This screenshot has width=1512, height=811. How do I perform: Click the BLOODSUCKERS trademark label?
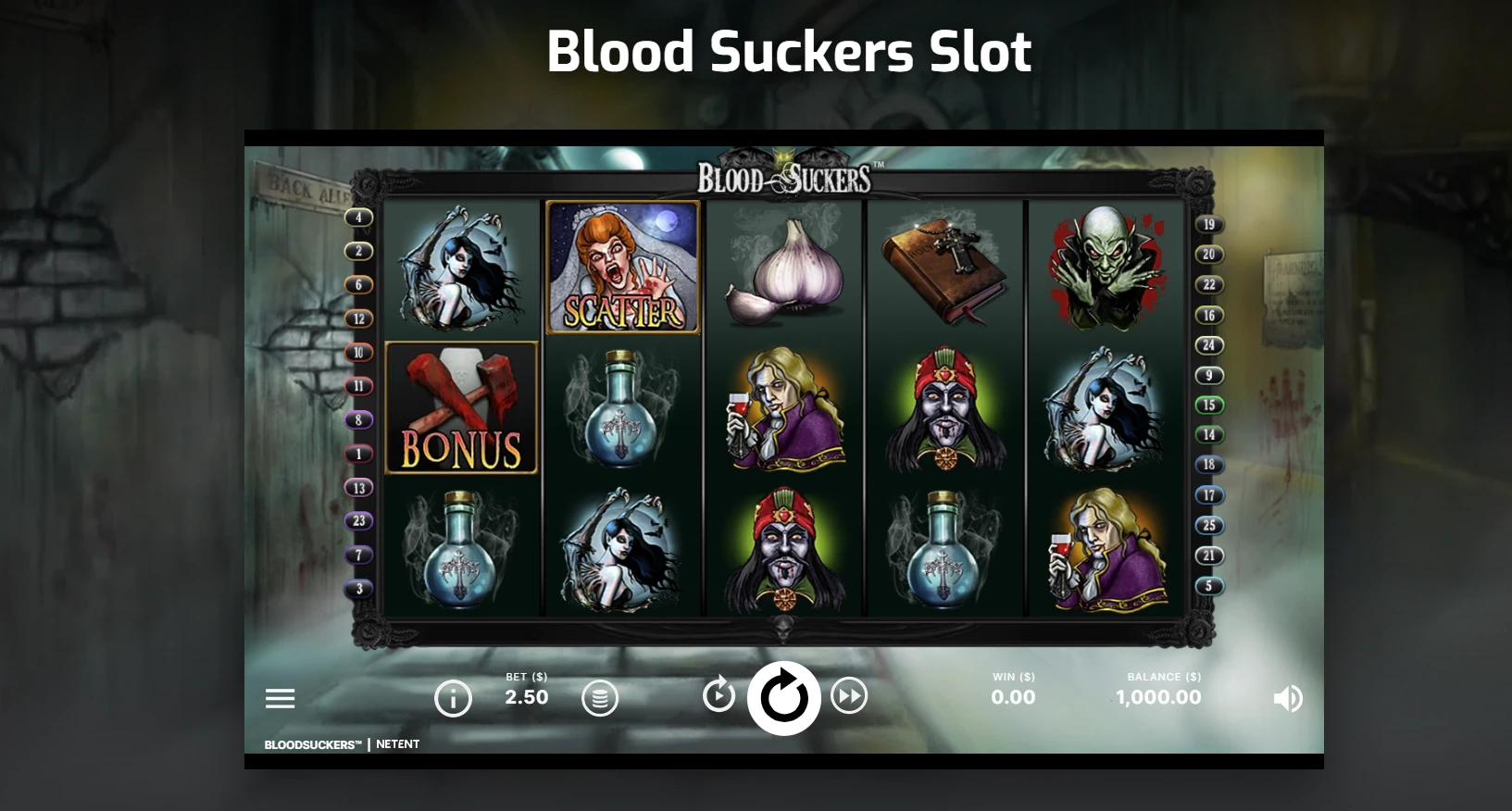point(312,743)
